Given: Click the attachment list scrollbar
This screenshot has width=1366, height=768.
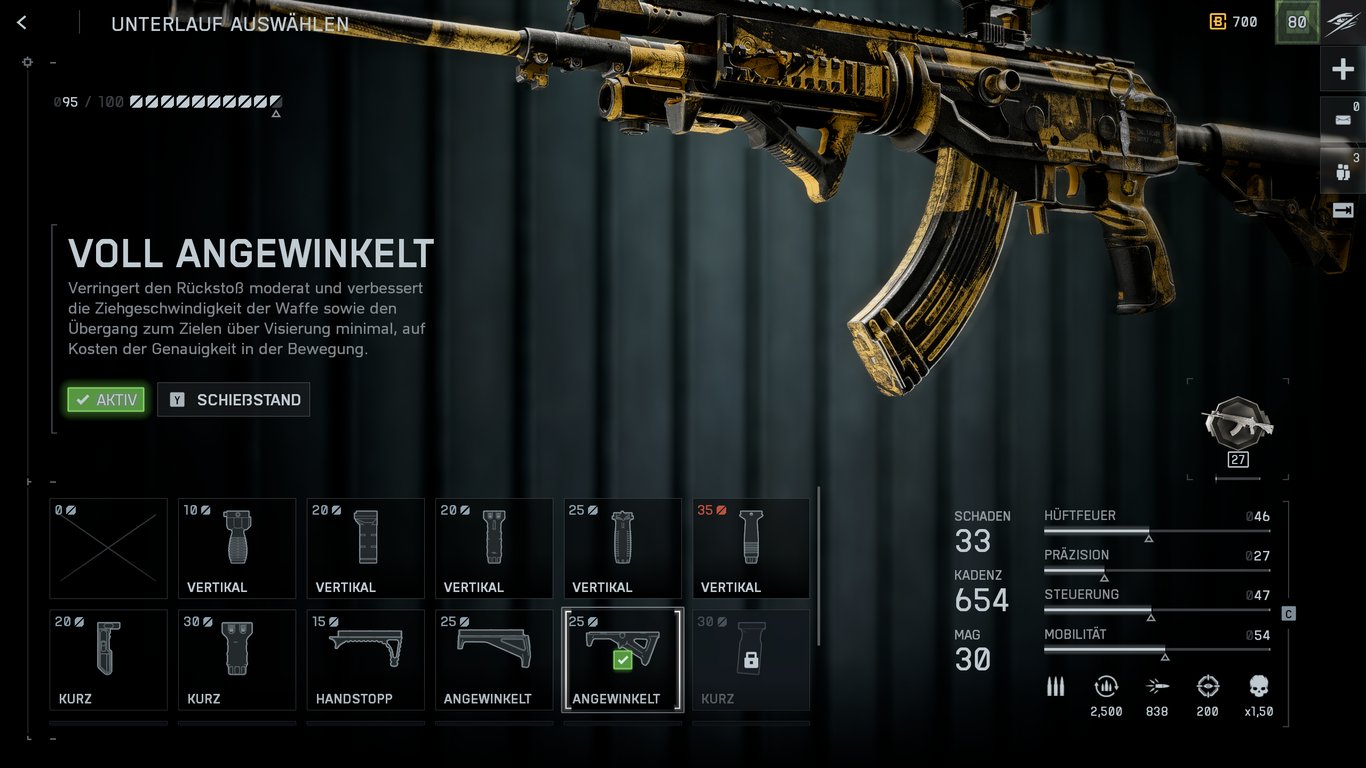Looking at the screenshot, I should 819,565.
